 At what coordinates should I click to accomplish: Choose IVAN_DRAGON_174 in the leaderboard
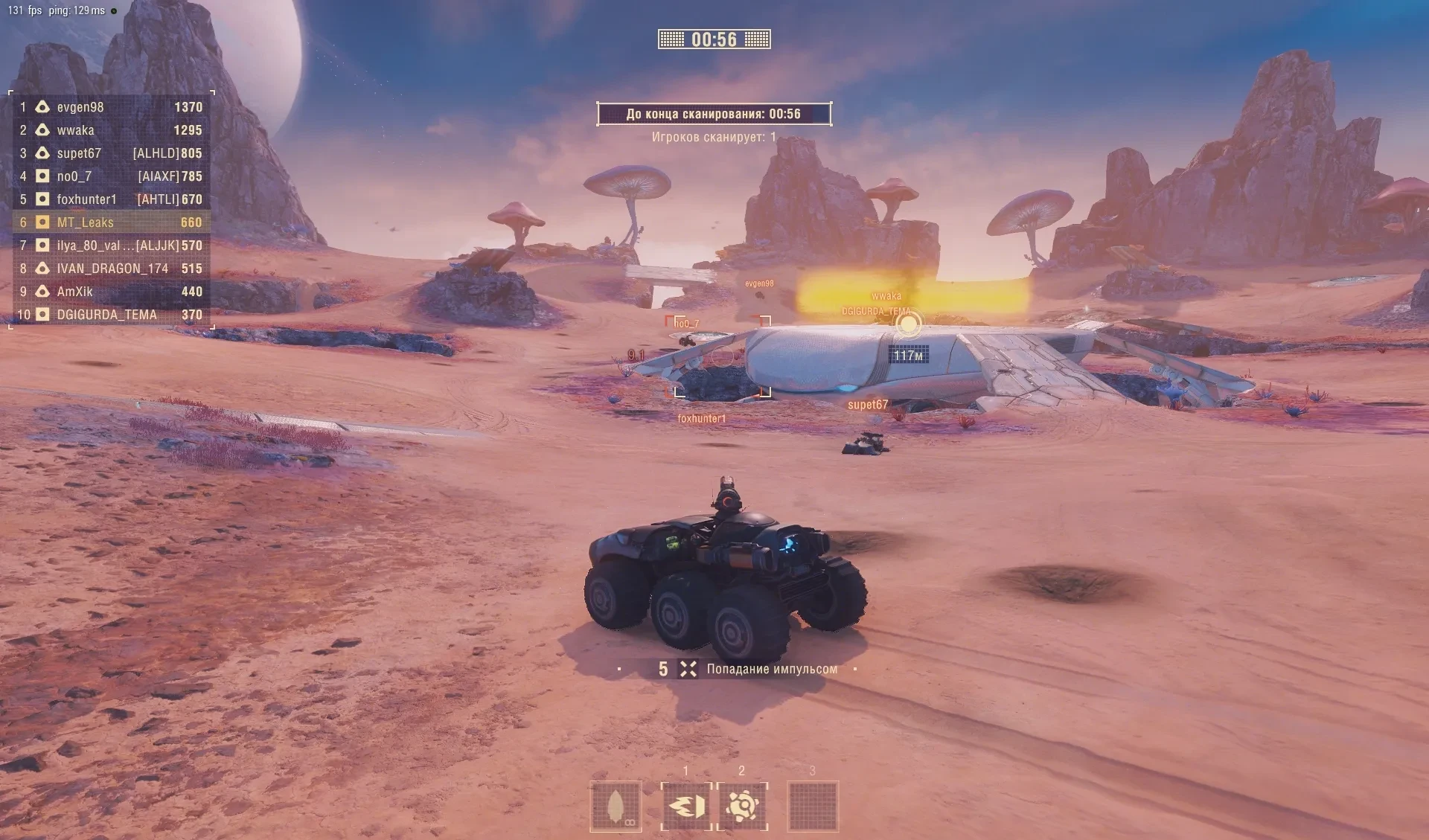point(112,269)
